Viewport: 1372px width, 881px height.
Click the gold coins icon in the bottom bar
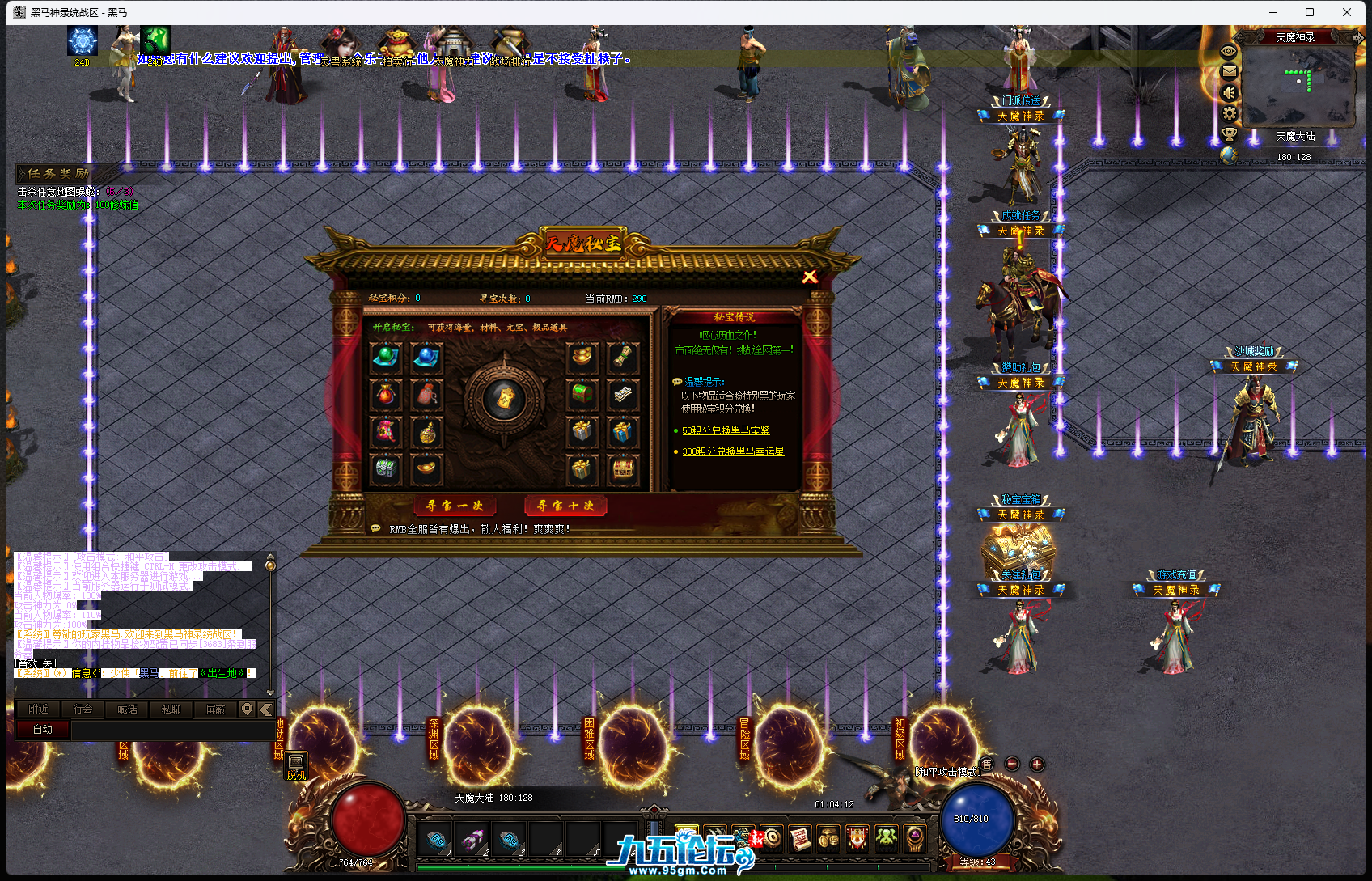tap(827, 839)
